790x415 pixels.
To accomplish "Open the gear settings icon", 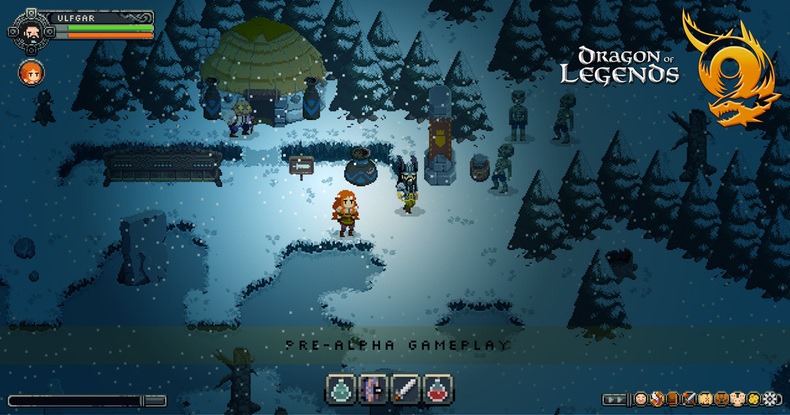I will pyautogui.click(x=770, y=399).
